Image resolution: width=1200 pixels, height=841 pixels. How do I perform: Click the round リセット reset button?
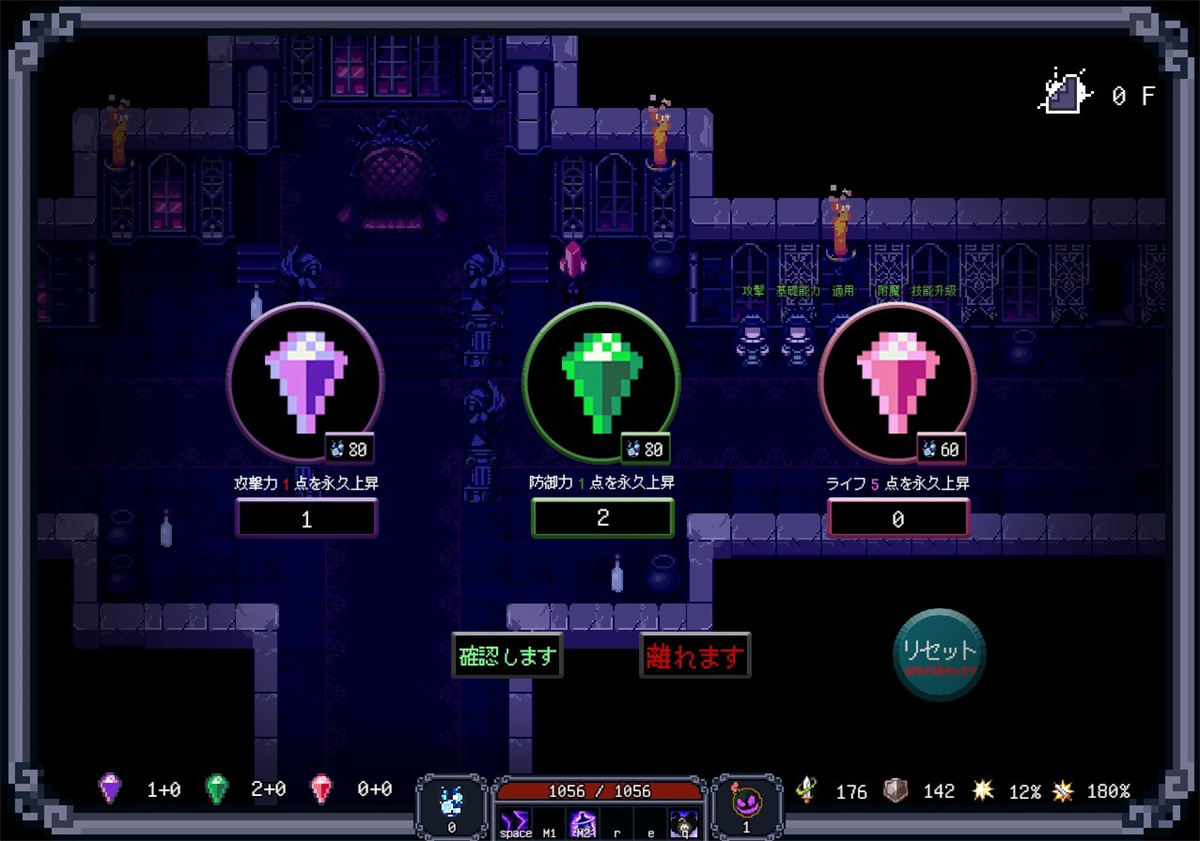[x=939, y=654]
